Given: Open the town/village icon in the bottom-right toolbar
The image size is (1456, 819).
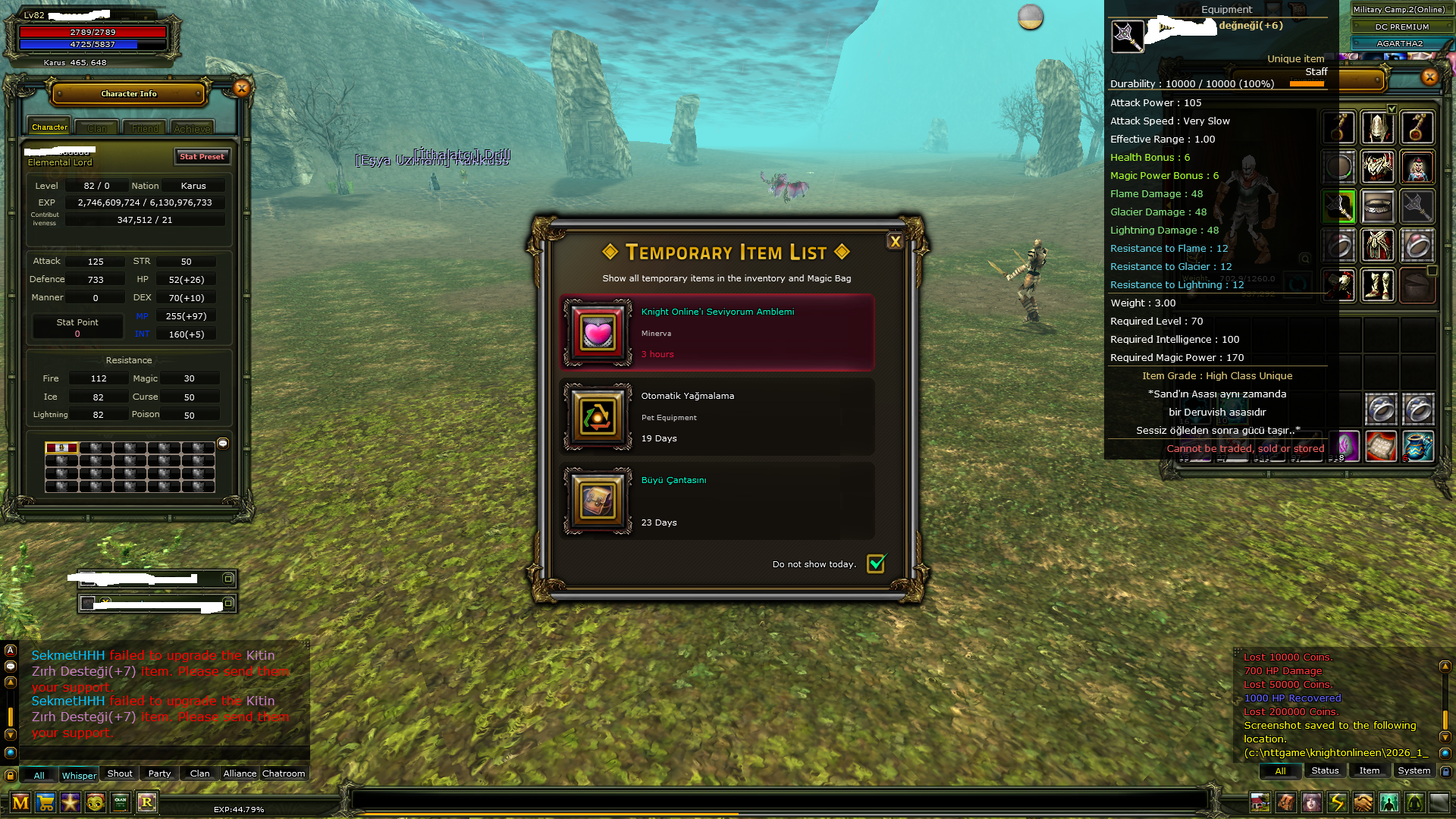Looking at the screenshot, I should pyautogui.click(x=1260, y=802).
